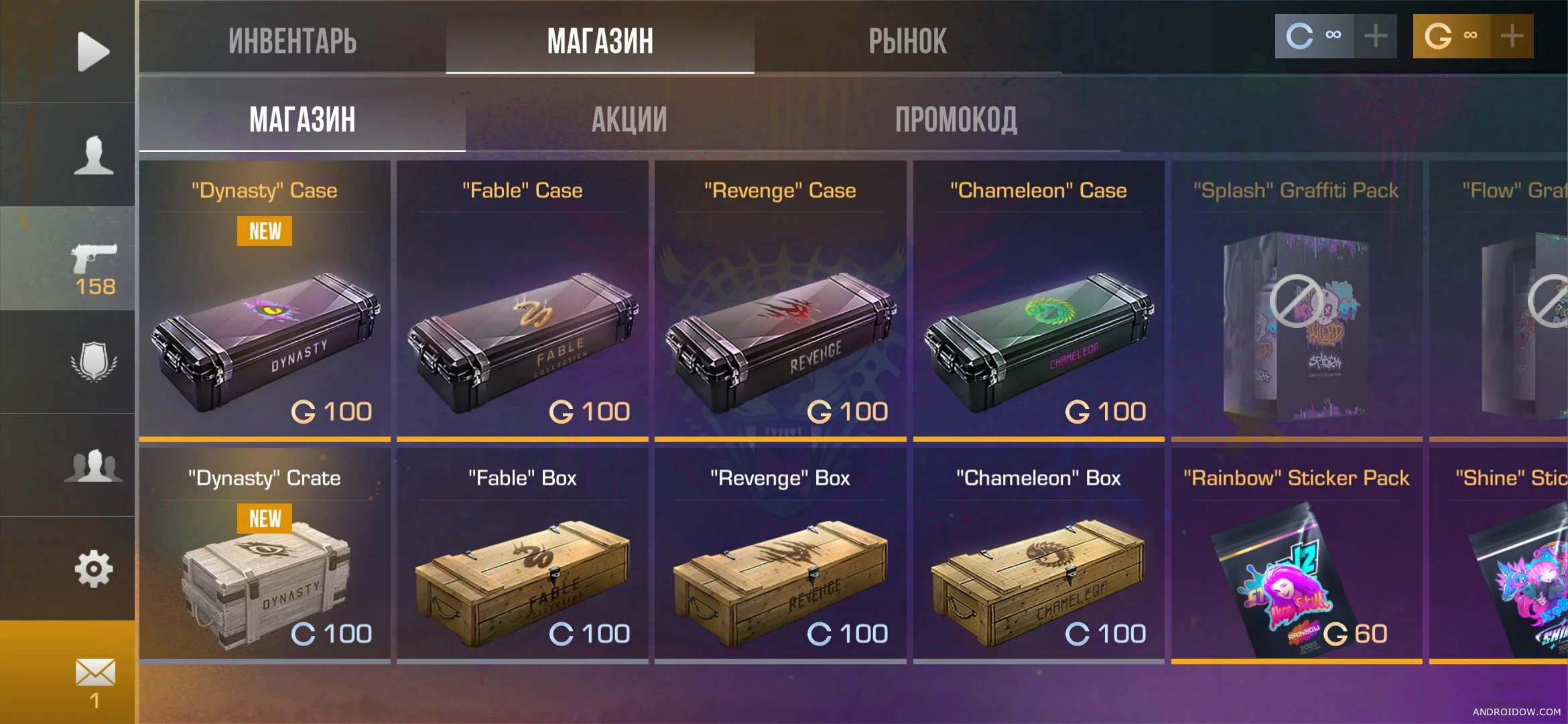Switch to the ИНВЕНТАРЬ tab
The height and width of the screenshot is (724, 1568).
pos(292,40)
